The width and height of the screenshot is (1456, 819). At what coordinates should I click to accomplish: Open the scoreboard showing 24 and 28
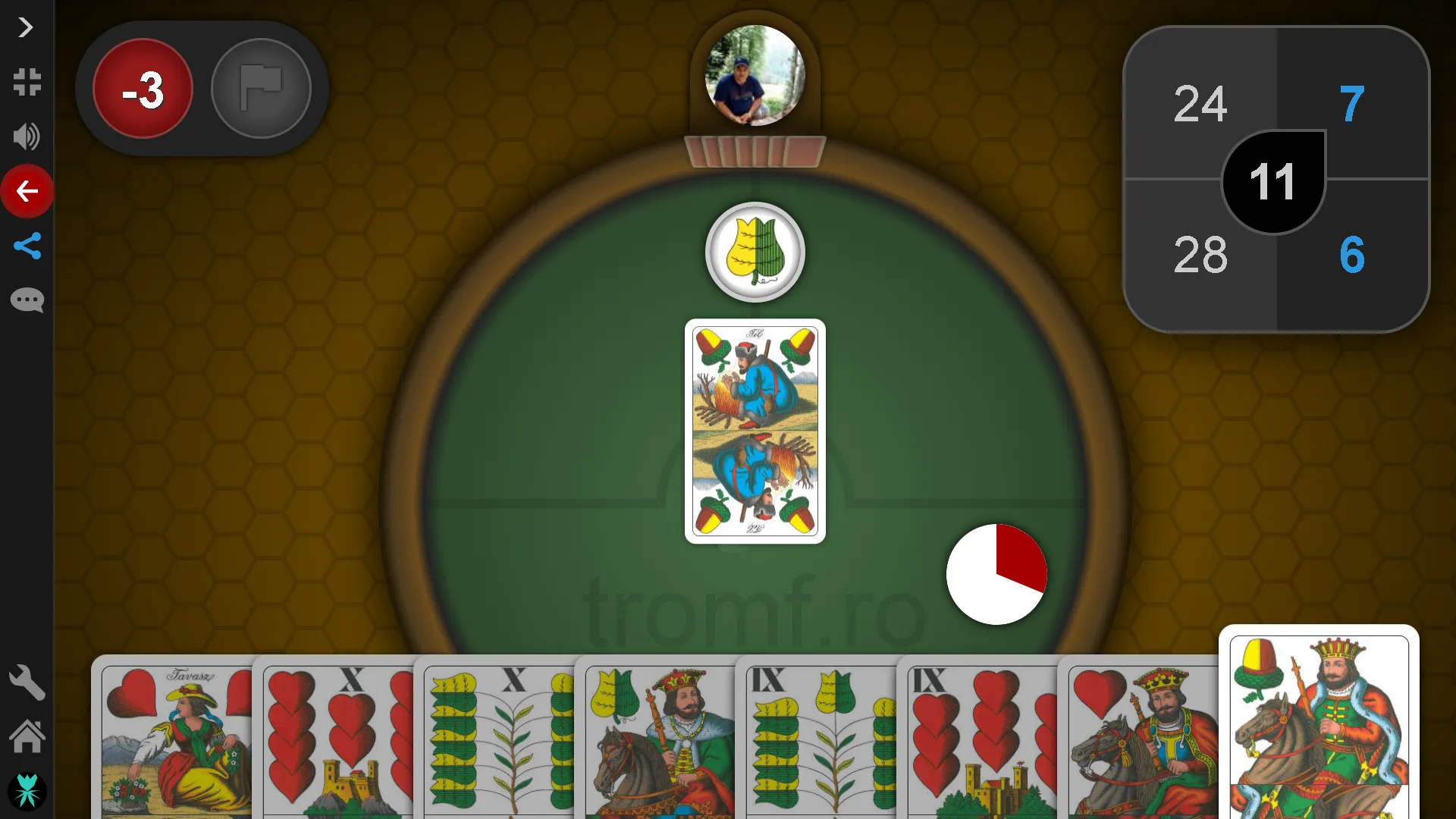[1274, 180]
